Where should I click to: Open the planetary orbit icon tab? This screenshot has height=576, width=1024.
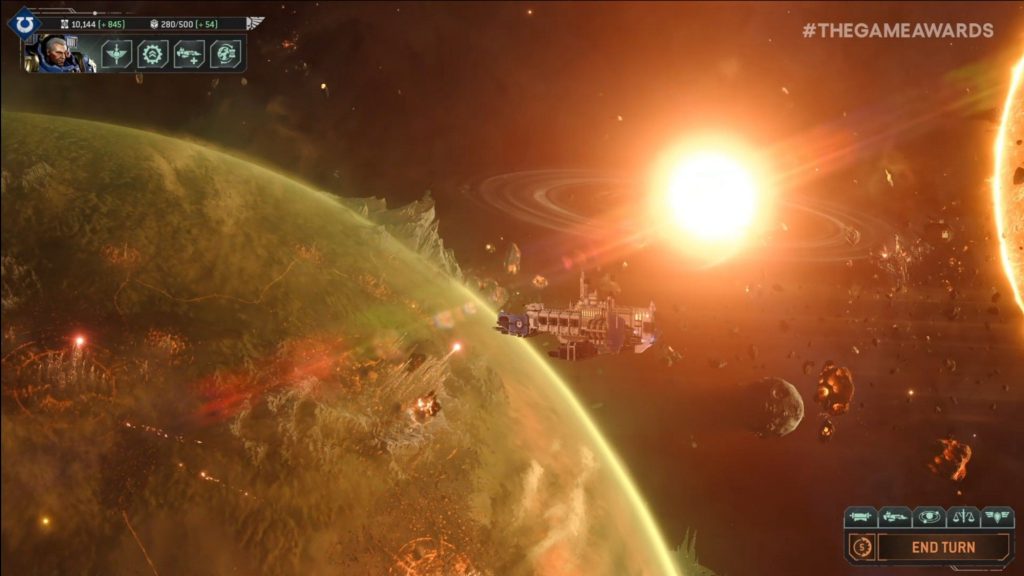coord(929,517)
